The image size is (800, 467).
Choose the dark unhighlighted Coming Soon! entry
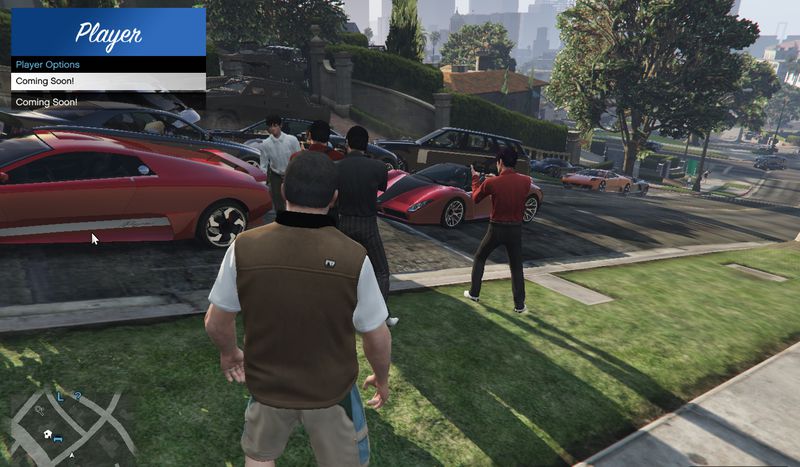pyautogui.click(x=108, y=102)
